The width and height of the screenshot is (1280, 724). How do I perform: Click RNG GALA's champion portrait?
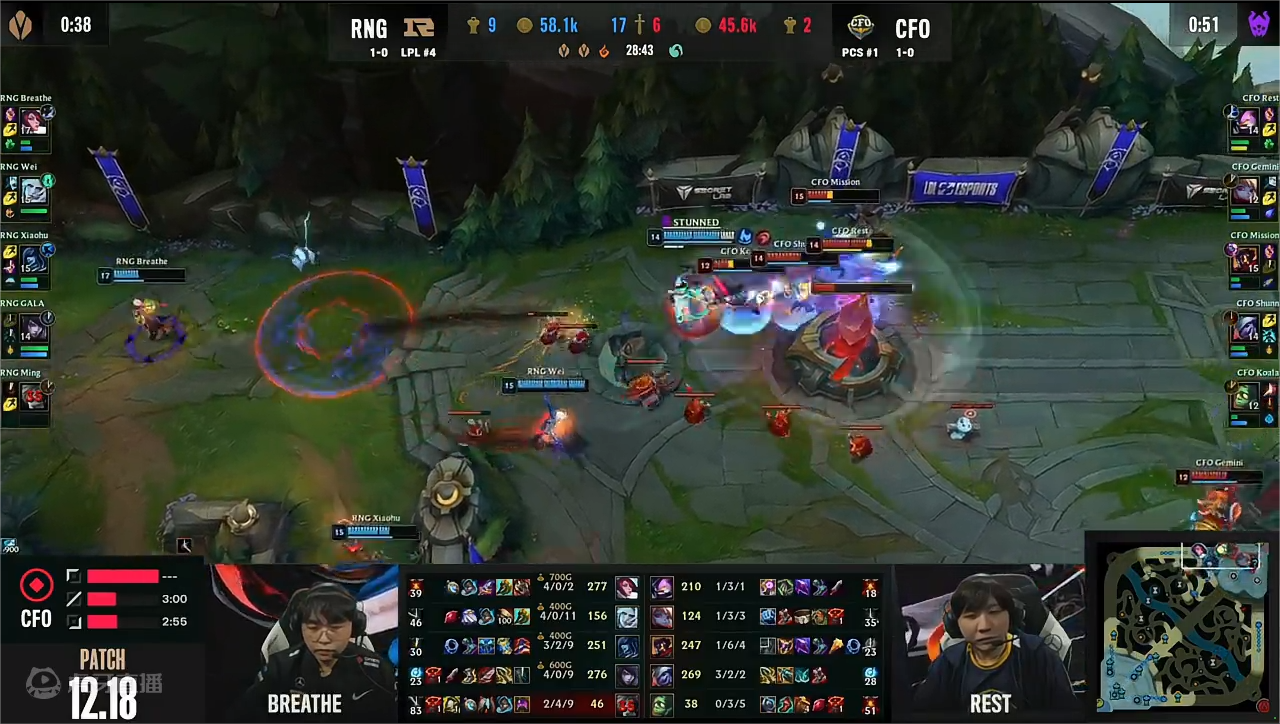(33, 327)
